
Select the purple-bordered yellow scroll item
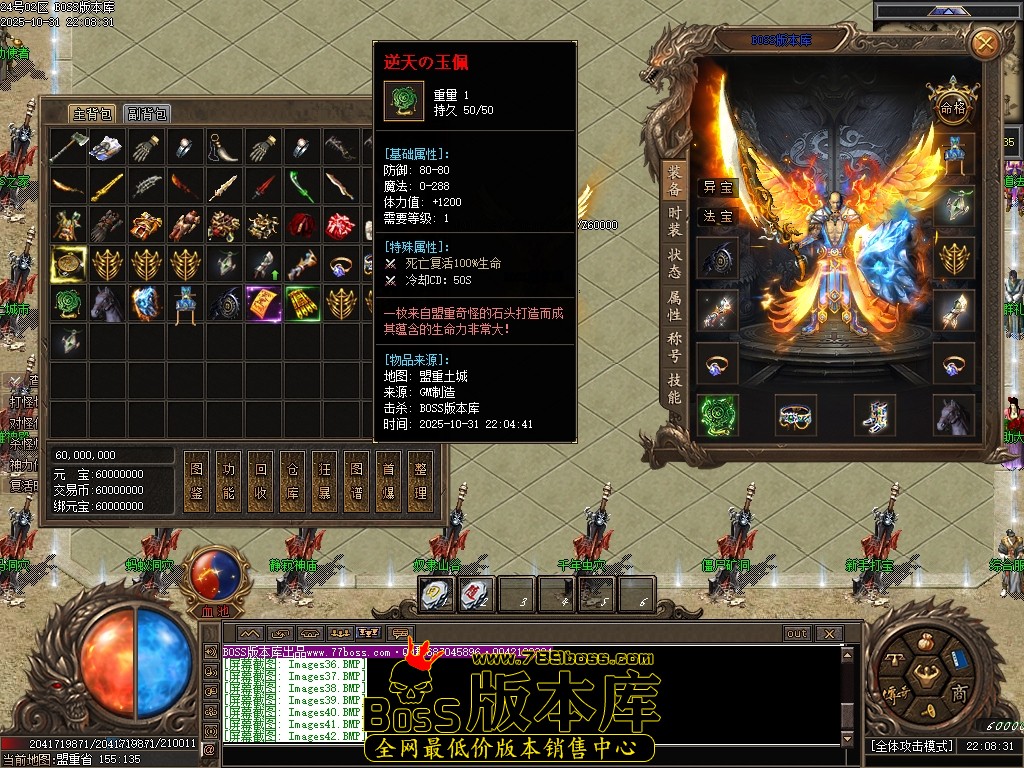[263, 303]
